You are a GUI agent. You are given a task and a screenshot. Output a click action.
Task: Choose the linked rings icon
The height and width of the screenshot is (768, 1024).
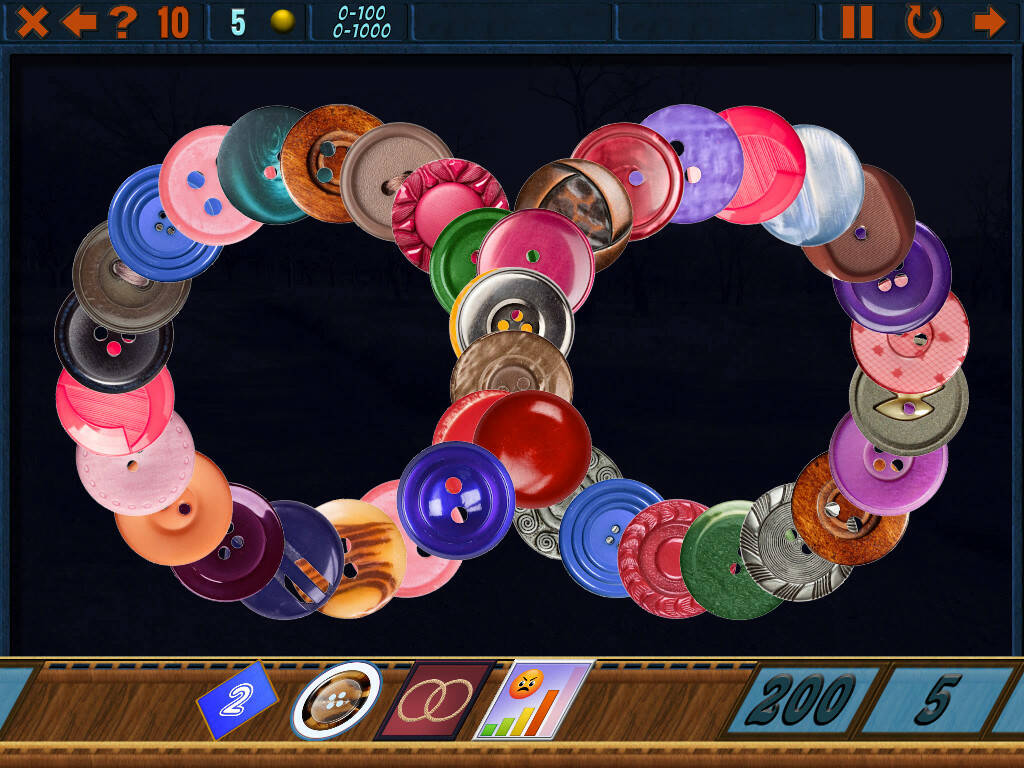tap(436, 700)
